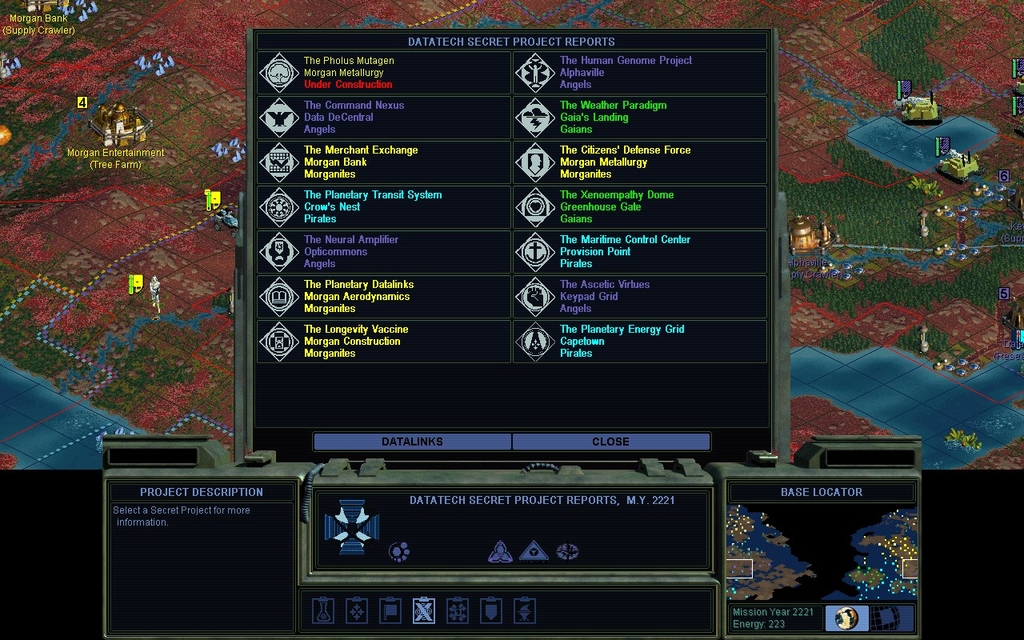Select The Human Genome Project entry
Screen dimensions: 1024x640
click(x=640, y=73)
